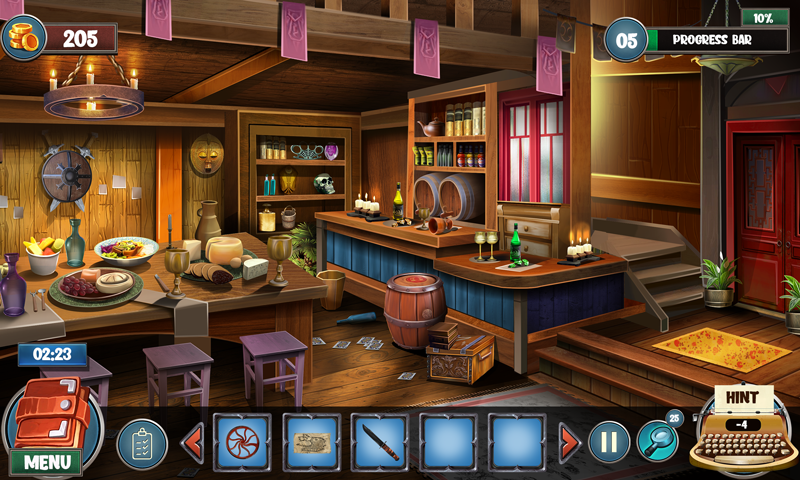
Task: Select the knife item slot
Action: pos(380,442)
